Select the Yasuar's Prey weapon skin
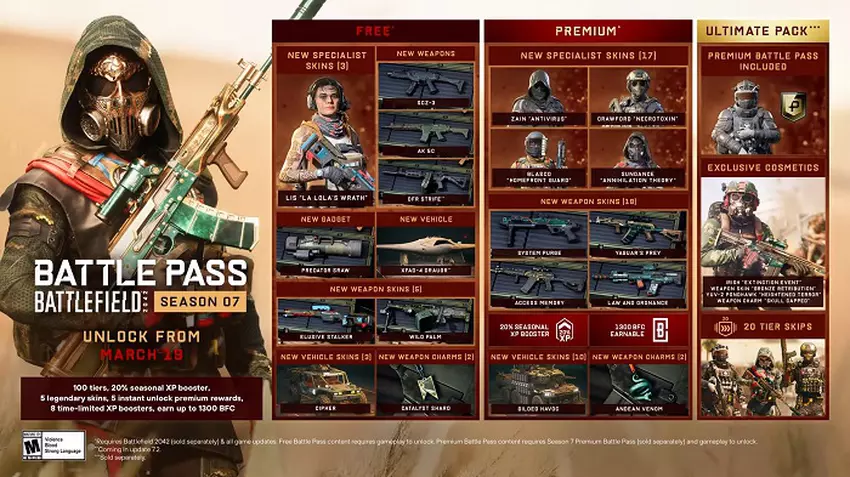This screenshot has width=850, height=477. 638,234
